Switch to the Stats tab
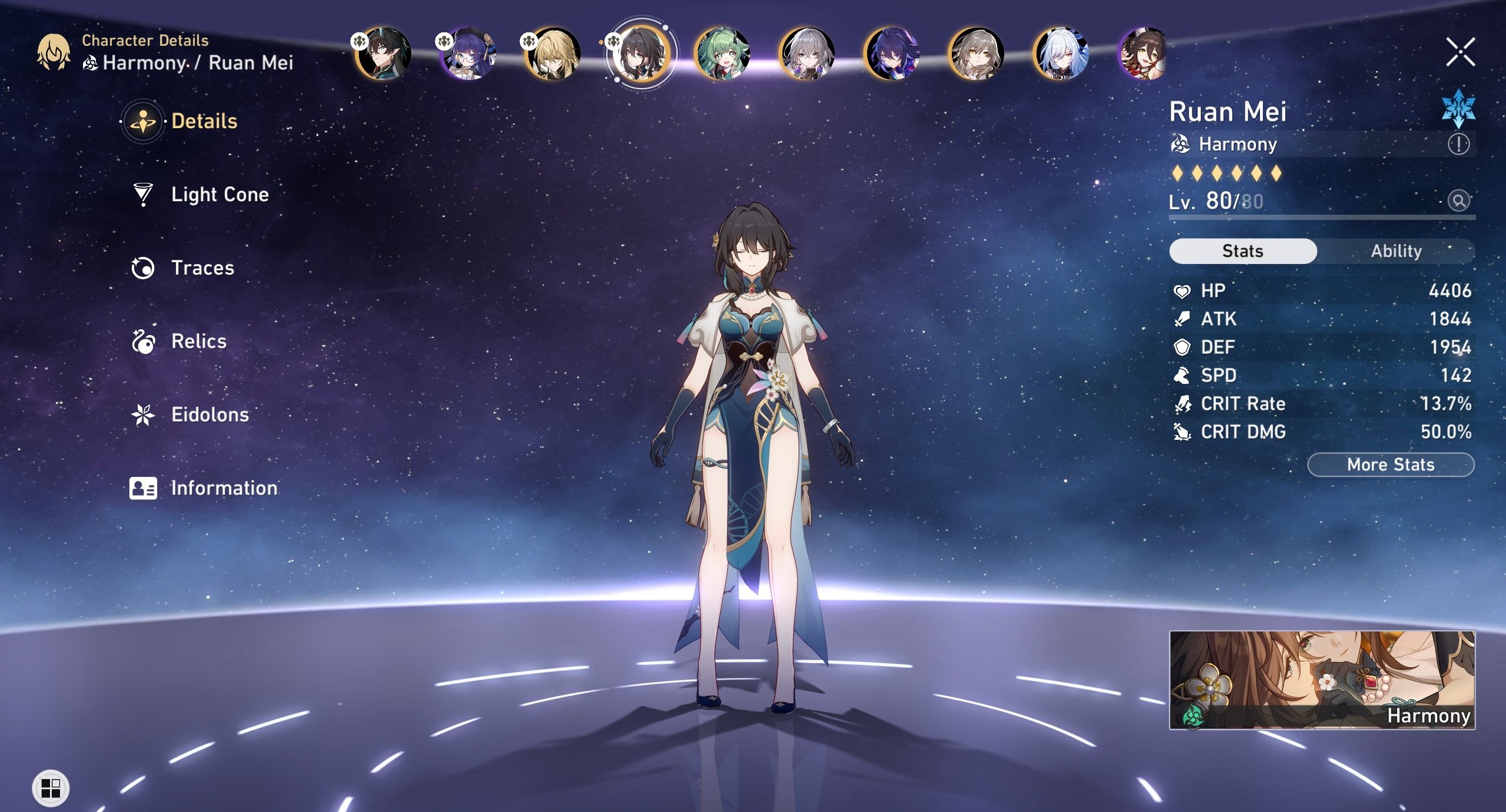 coord(1243,251)
